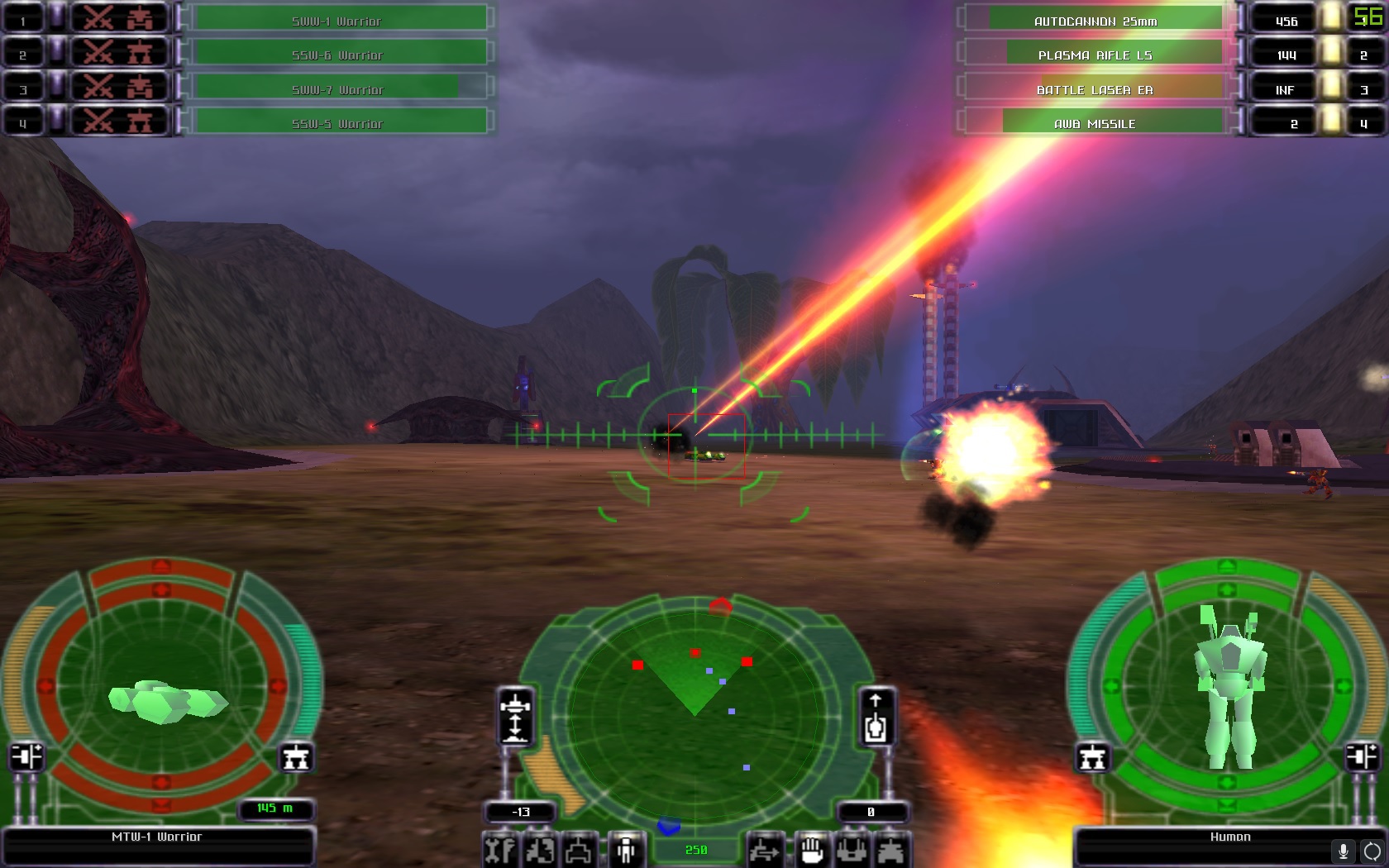The width and height of the screenshot is (1389, 868).
Task: Select the repair wrench icon in bottom toolbar
Action: (499, 850)
